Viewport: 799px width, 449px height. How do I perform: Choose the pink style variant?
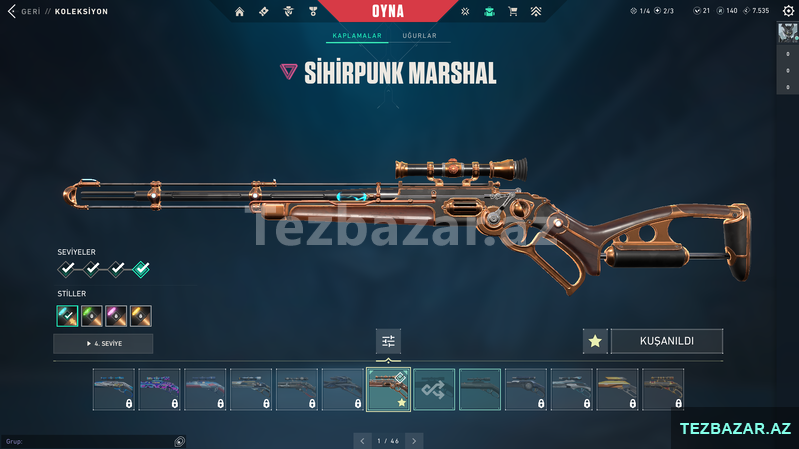click(x=116, y=316)
